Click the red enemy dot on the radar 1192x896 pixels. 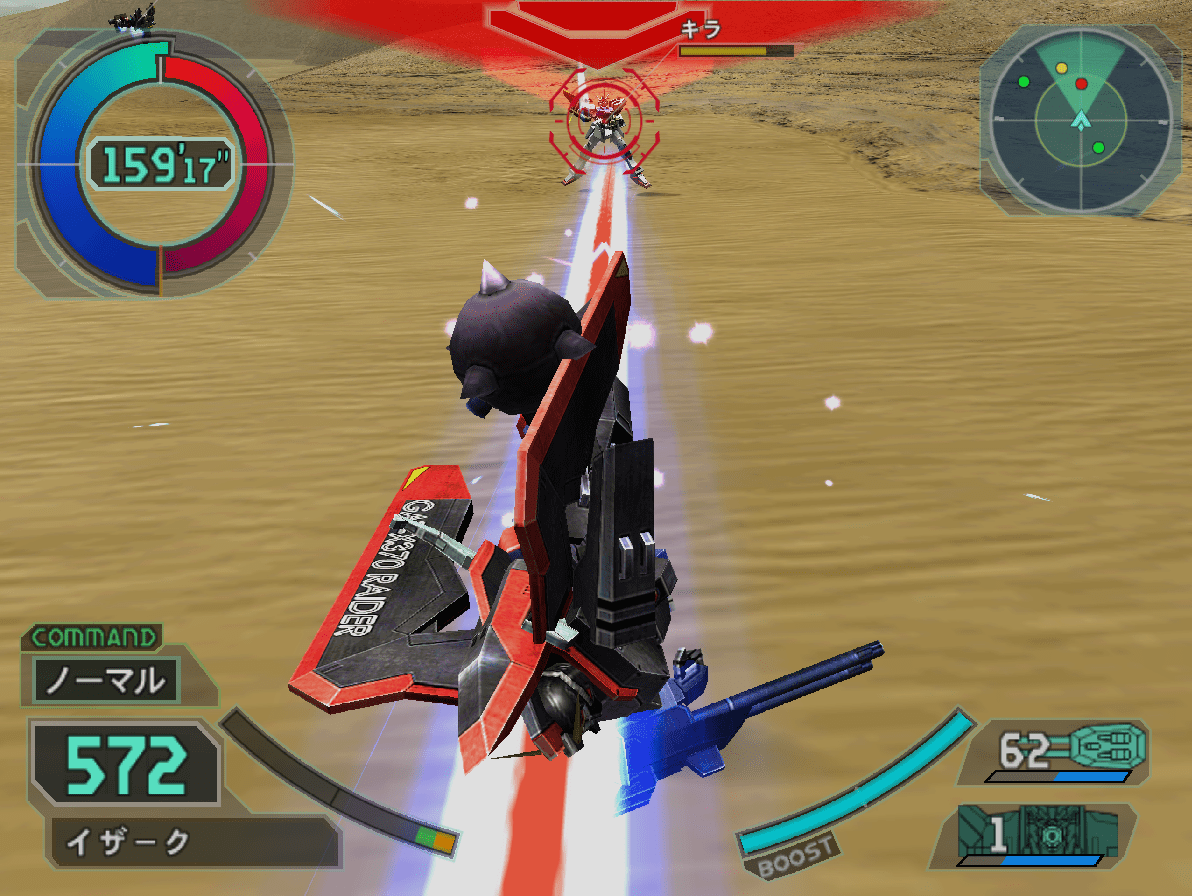pos(1081,84)
